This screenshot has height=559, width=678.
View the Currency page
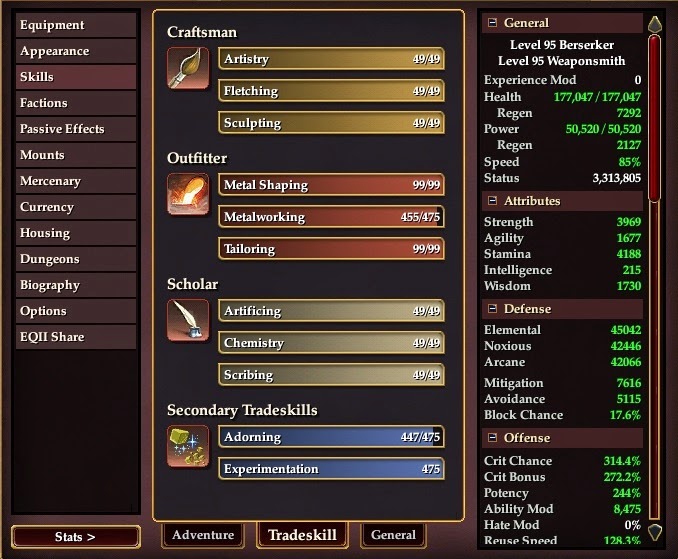pyautogui.click(x=76, y=207)
